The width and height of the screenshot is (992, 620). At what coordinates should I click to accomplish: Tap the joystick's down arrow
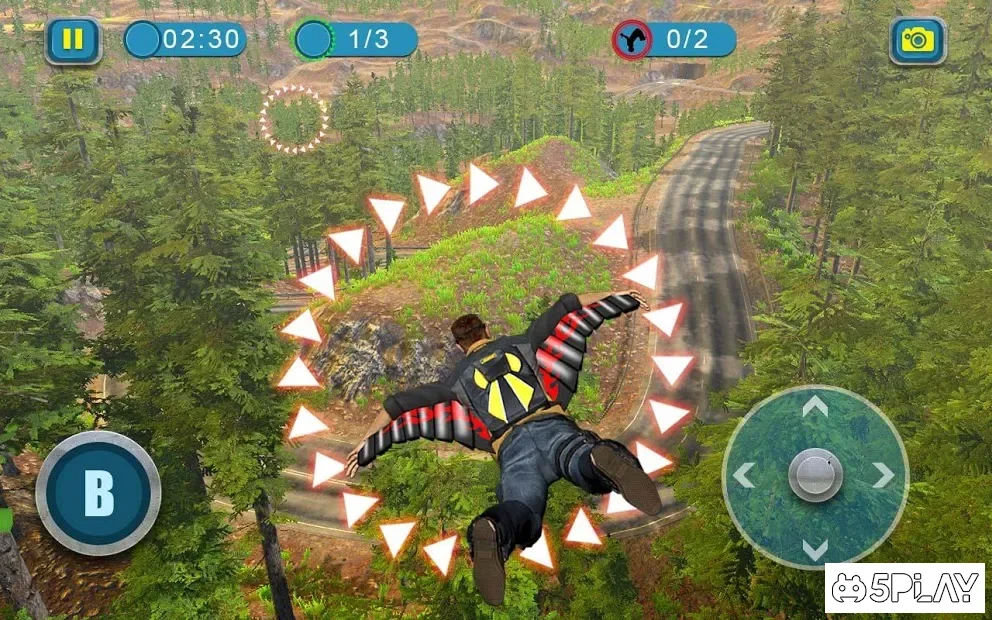click(x=815, y=548)
